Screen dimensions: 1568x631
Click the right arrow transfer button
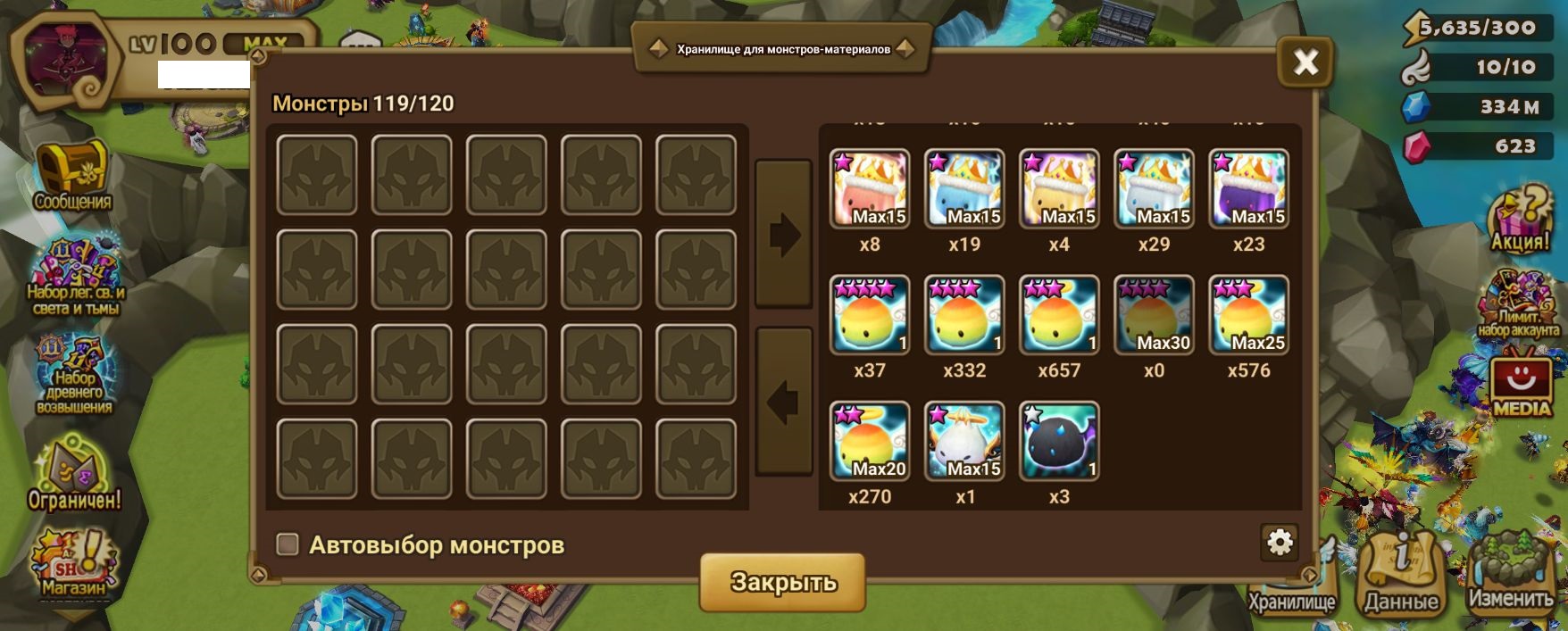coord(783,235)
